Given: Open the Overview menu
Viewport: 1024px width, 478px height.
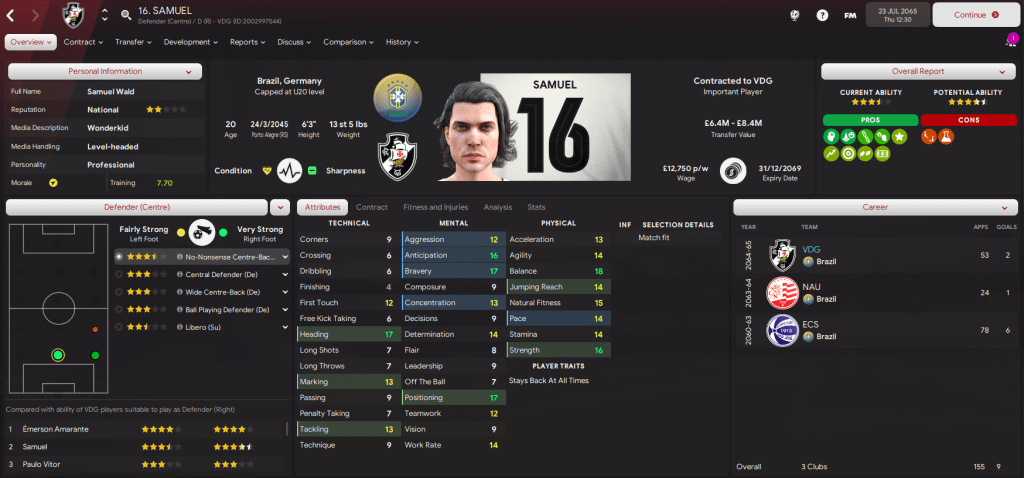Looking at the screenshot, I should click(31, 42).
